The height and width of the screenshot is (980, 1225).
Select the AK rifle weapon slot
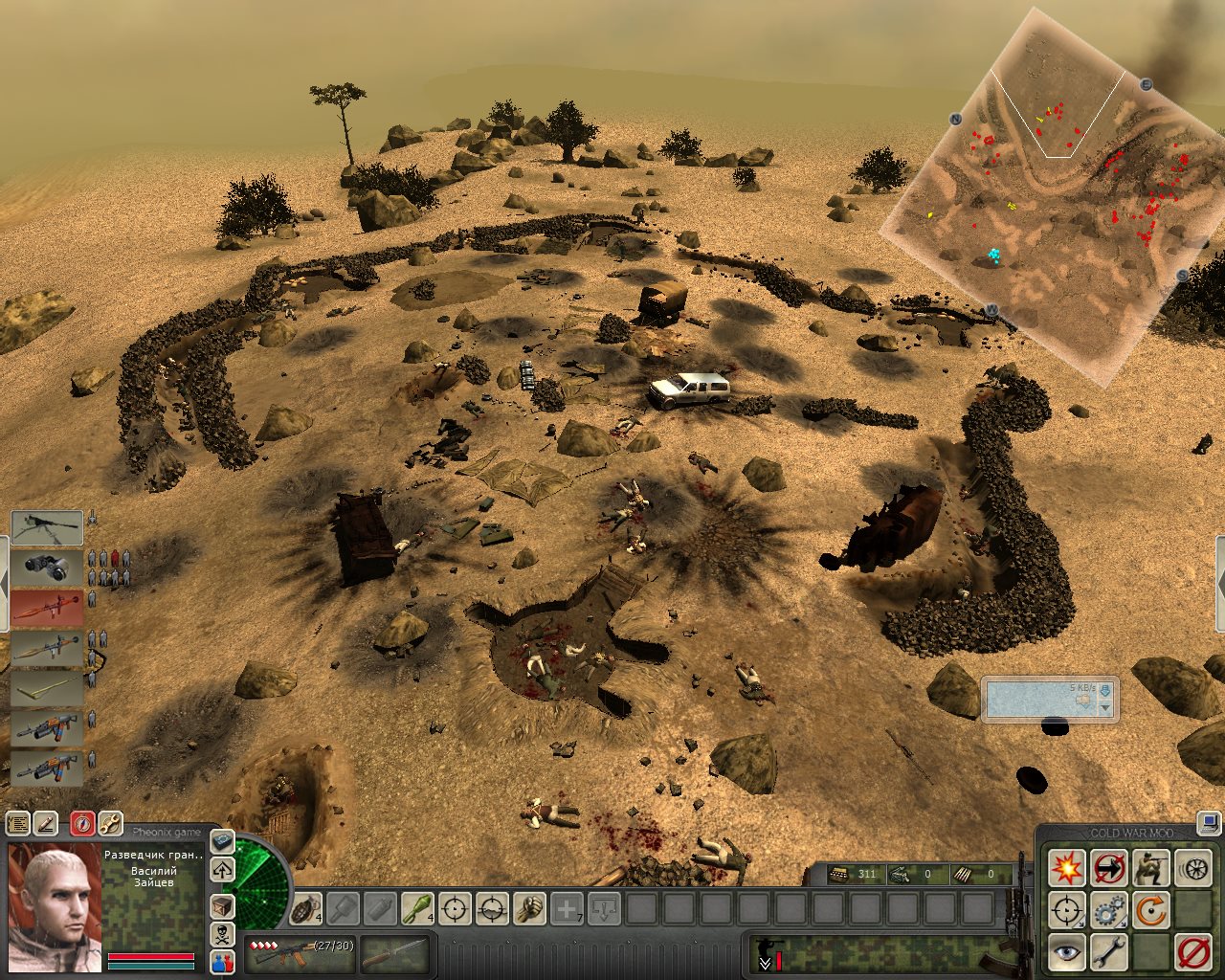pyautogui.click(x=299, y=951)
